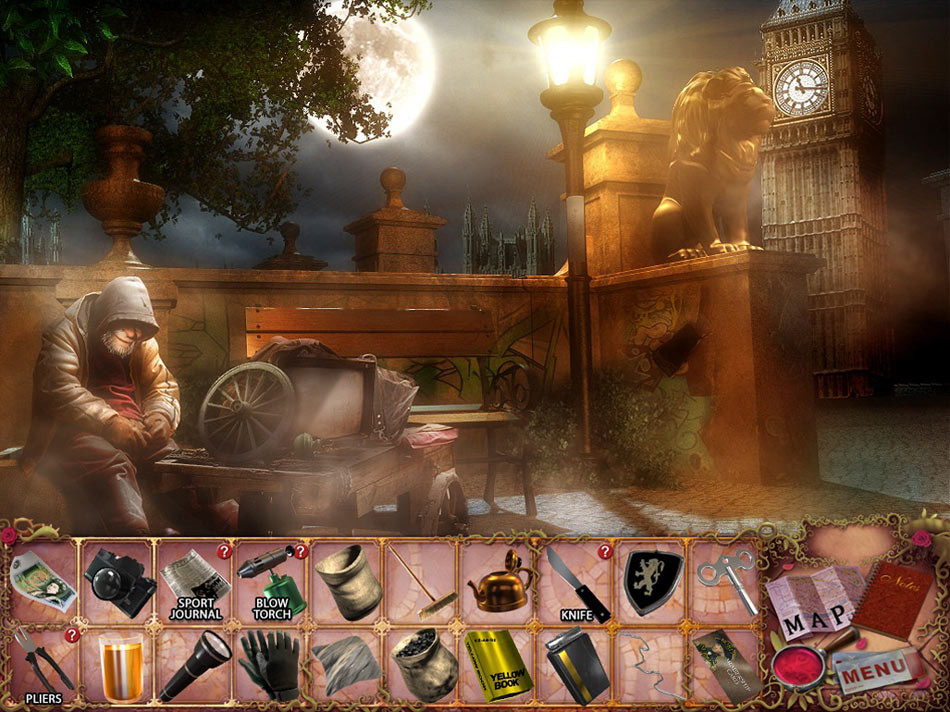Select the broom inventory item
The height and width of the screenshot is (712, 950).
(x=423, y=581)
